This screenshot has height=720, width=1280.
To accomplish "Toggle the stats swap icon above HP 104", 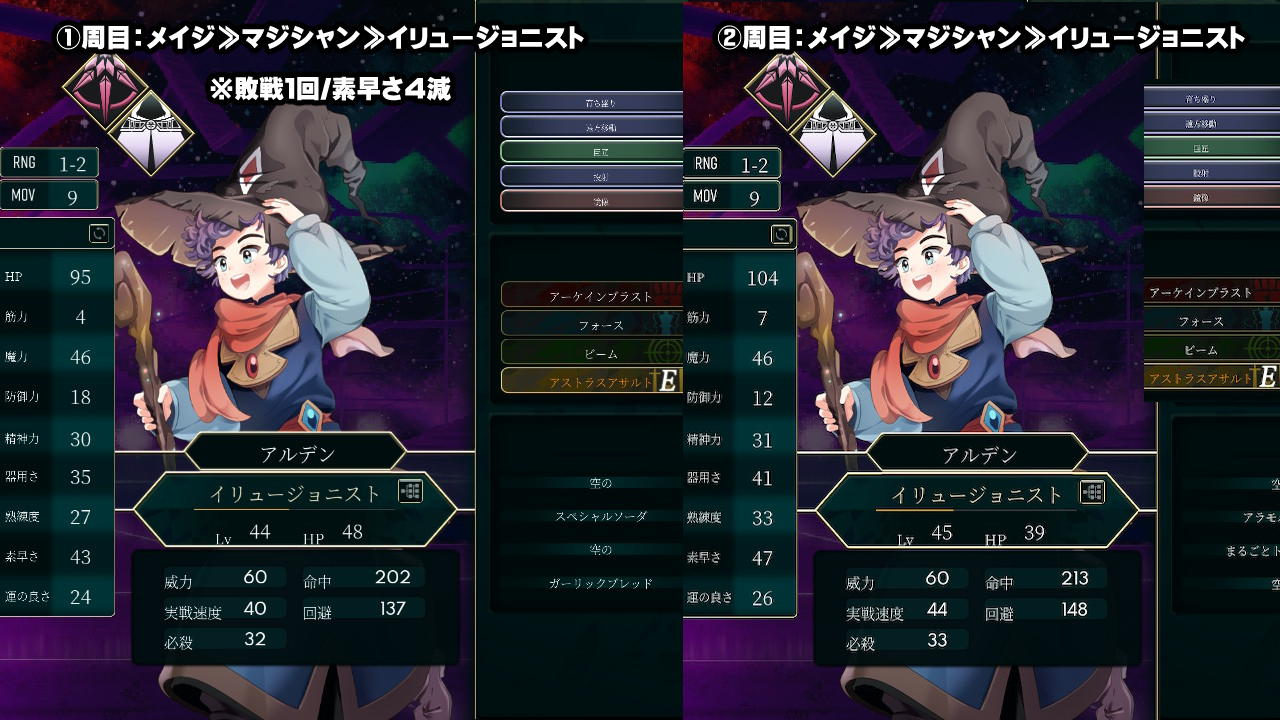I will 781,234.
